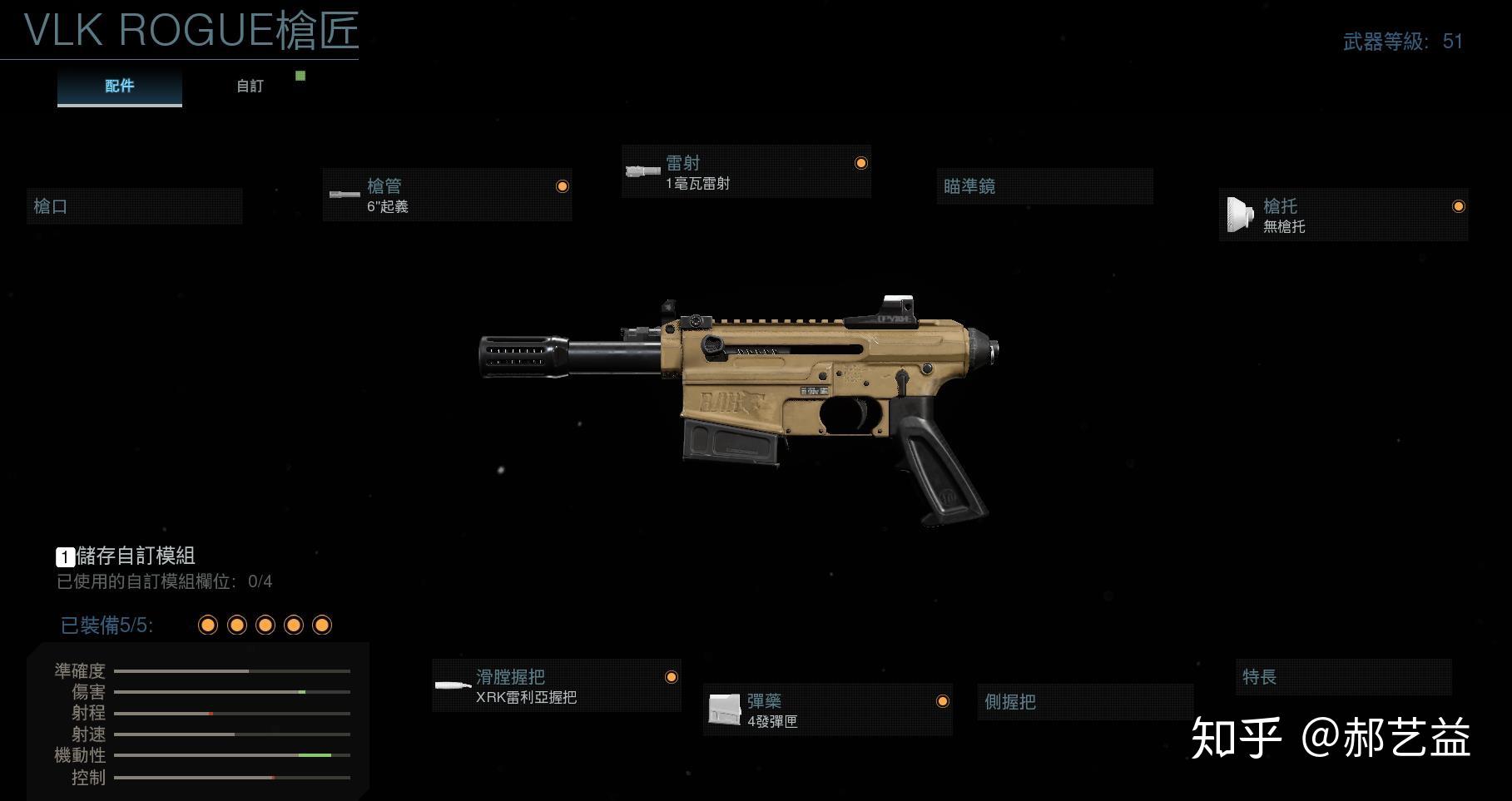Click the 槍口 muzzle slot
This screenshot has width=1512, height=801.
pos(133,205)
